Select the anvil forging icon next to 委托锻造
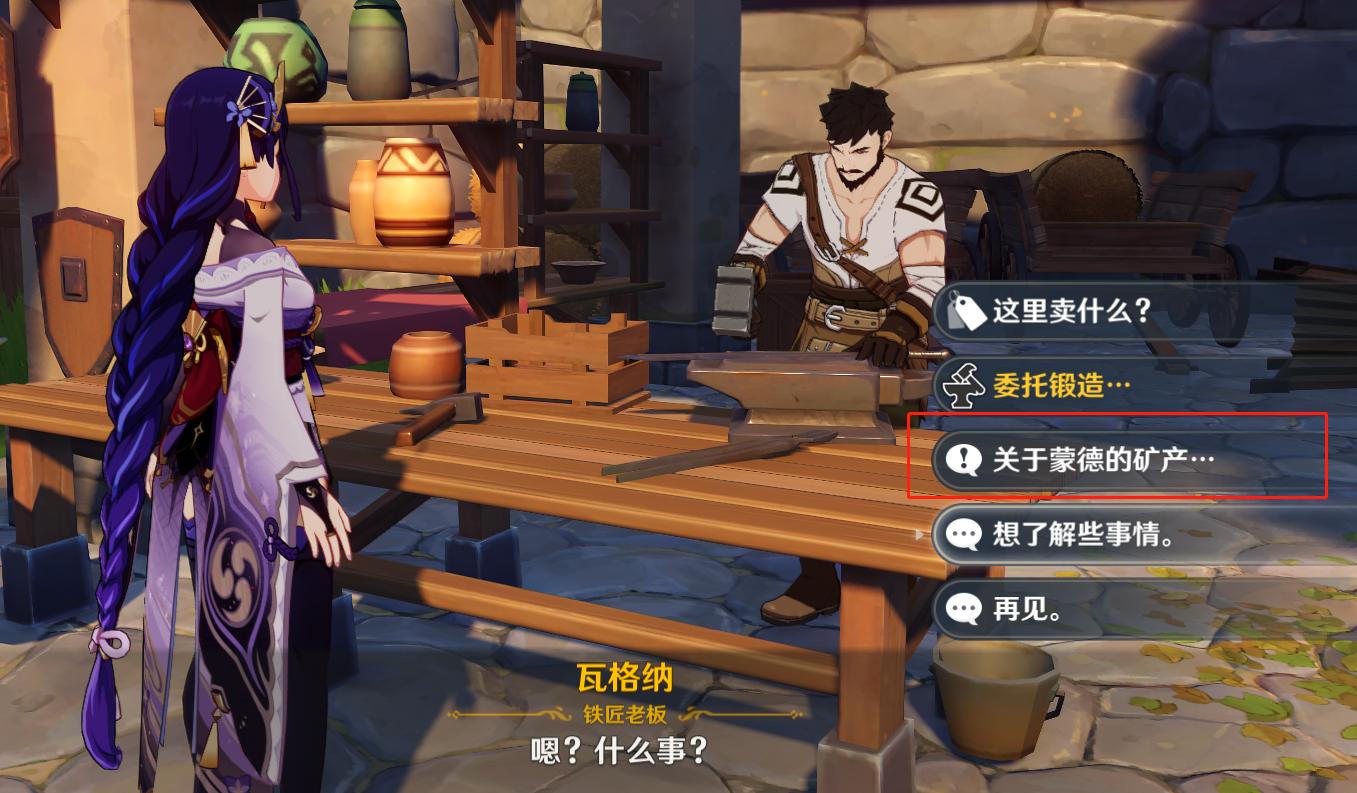The width and height of the screenshot is (1357, 793). tap(962, 385)
